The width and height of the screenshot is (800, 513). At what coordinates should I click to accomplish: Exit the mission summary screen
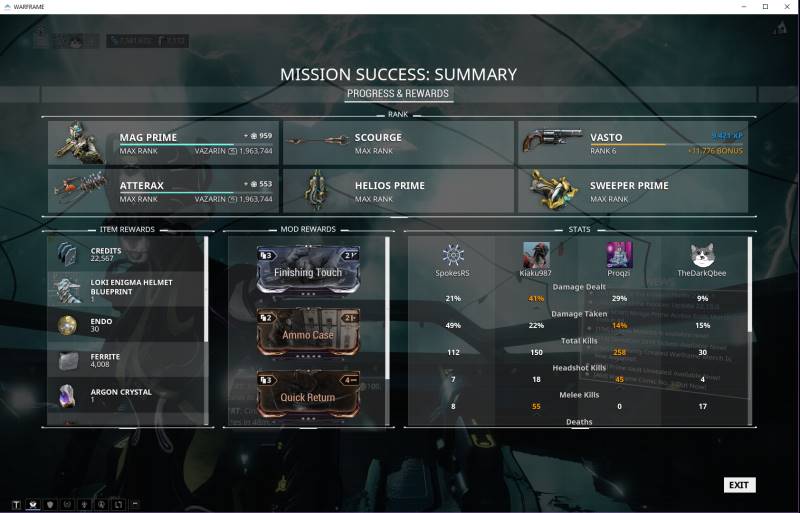[738, 485]
